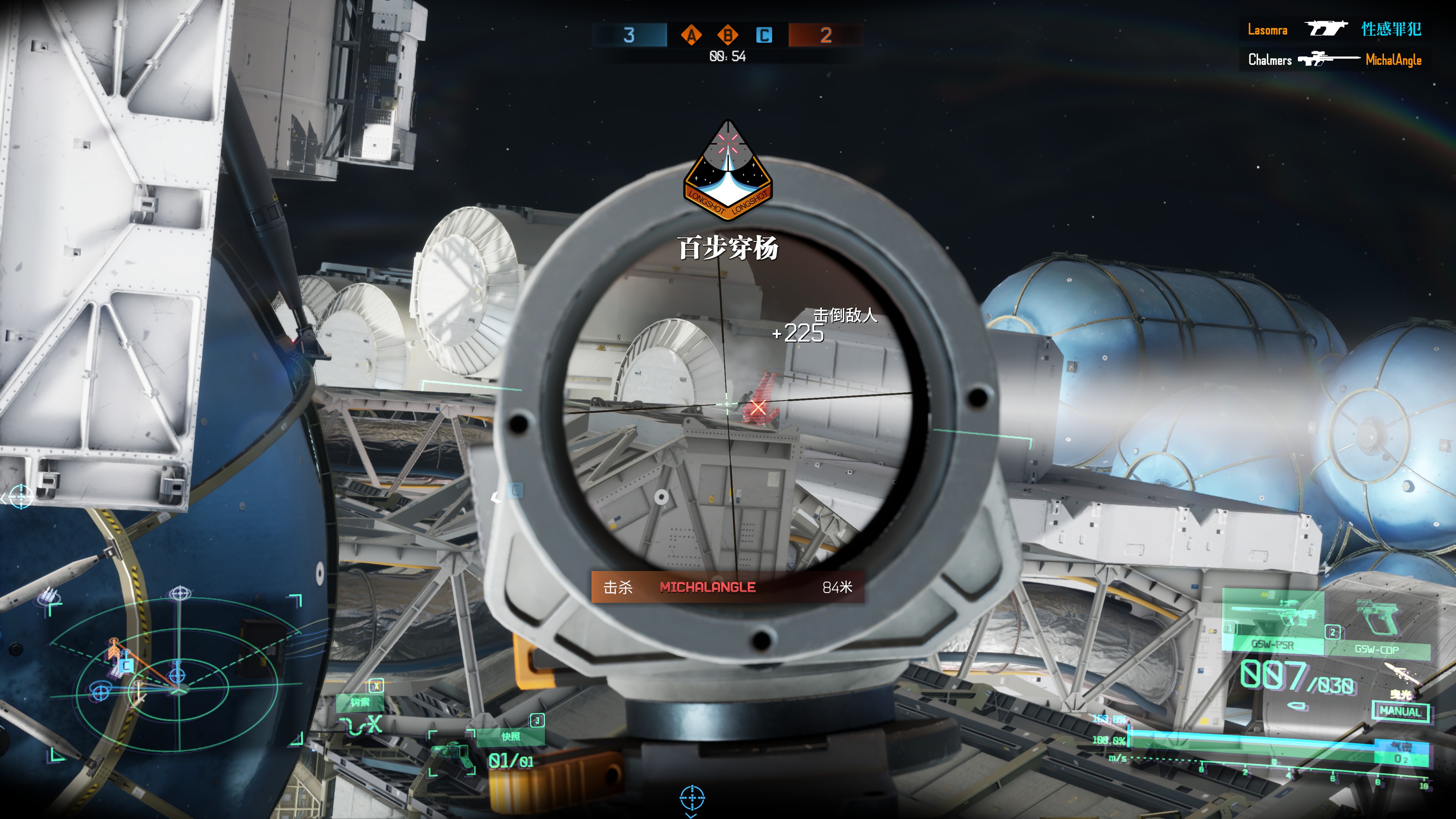Click the 击杀 MICHALANGLE kill banner
Image resolution: width=1456 pixels, height=819 pixels.
[728, 587]
